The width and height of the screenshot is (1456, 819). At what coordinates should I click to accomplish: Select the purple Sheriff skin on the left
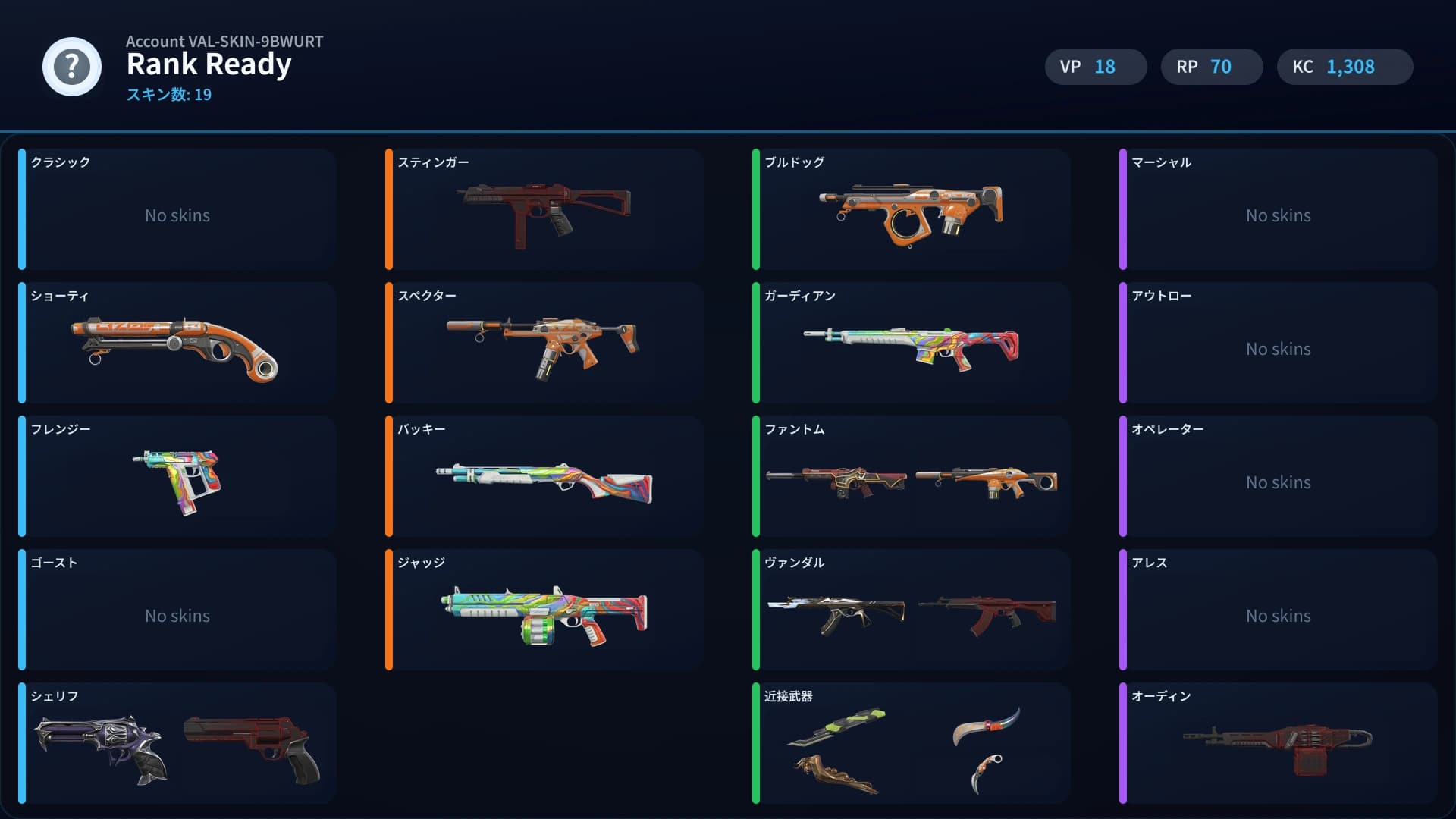[x=102, y=747]
